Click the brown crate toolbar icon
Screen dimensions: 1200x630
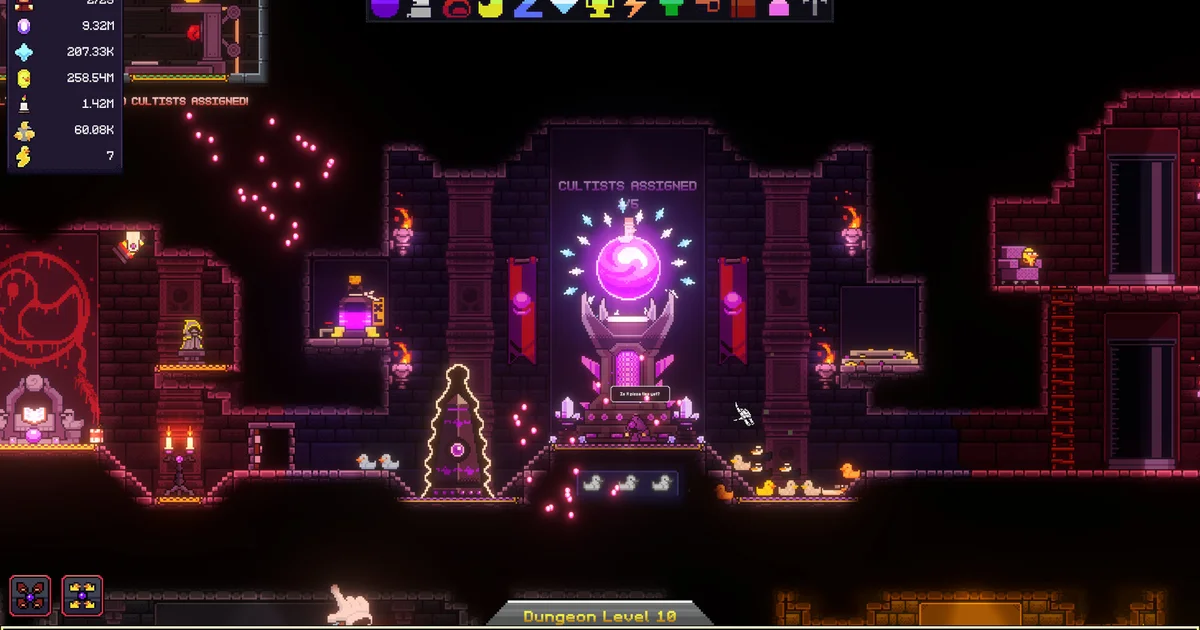coord(743,8)
